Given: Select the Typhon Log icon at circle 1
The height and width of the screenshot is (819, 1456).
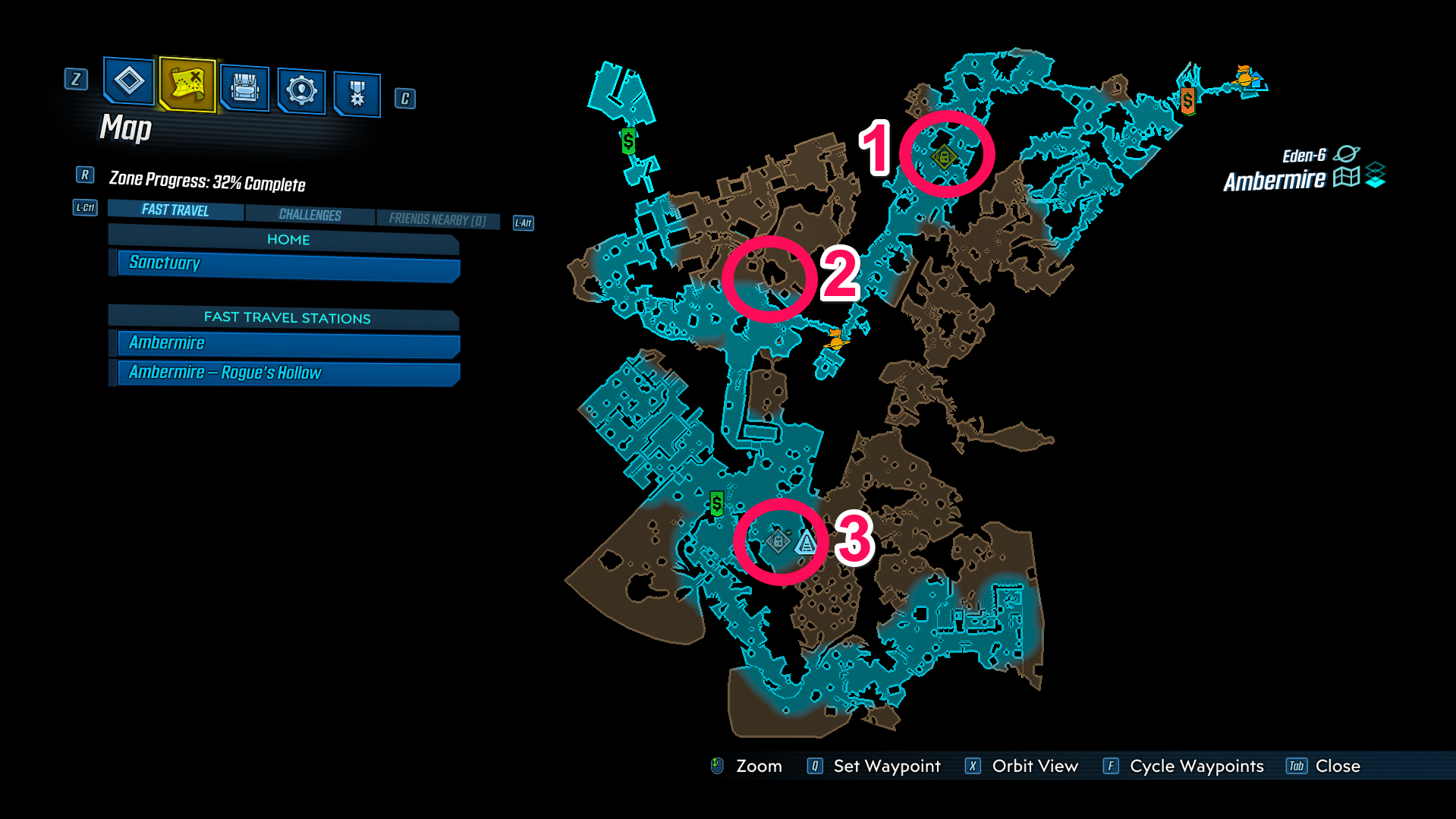Looking at the screenshot, I should click(x=945, y=156).
